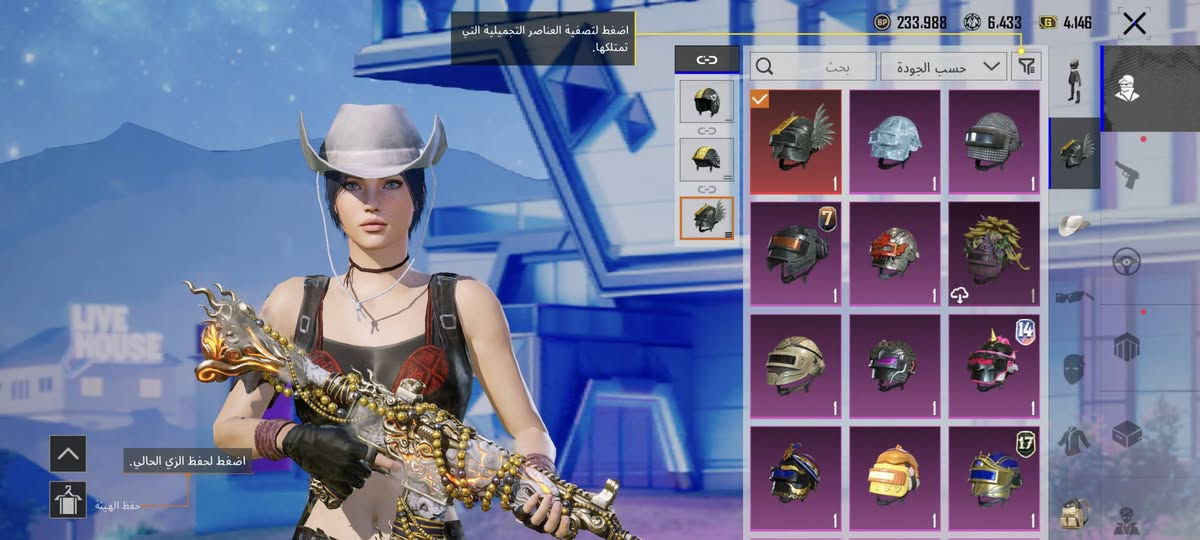This screenshot has height=540, width=1200.
Task: Pick the pink and black unicorn helmet
Action: [994, 365]
